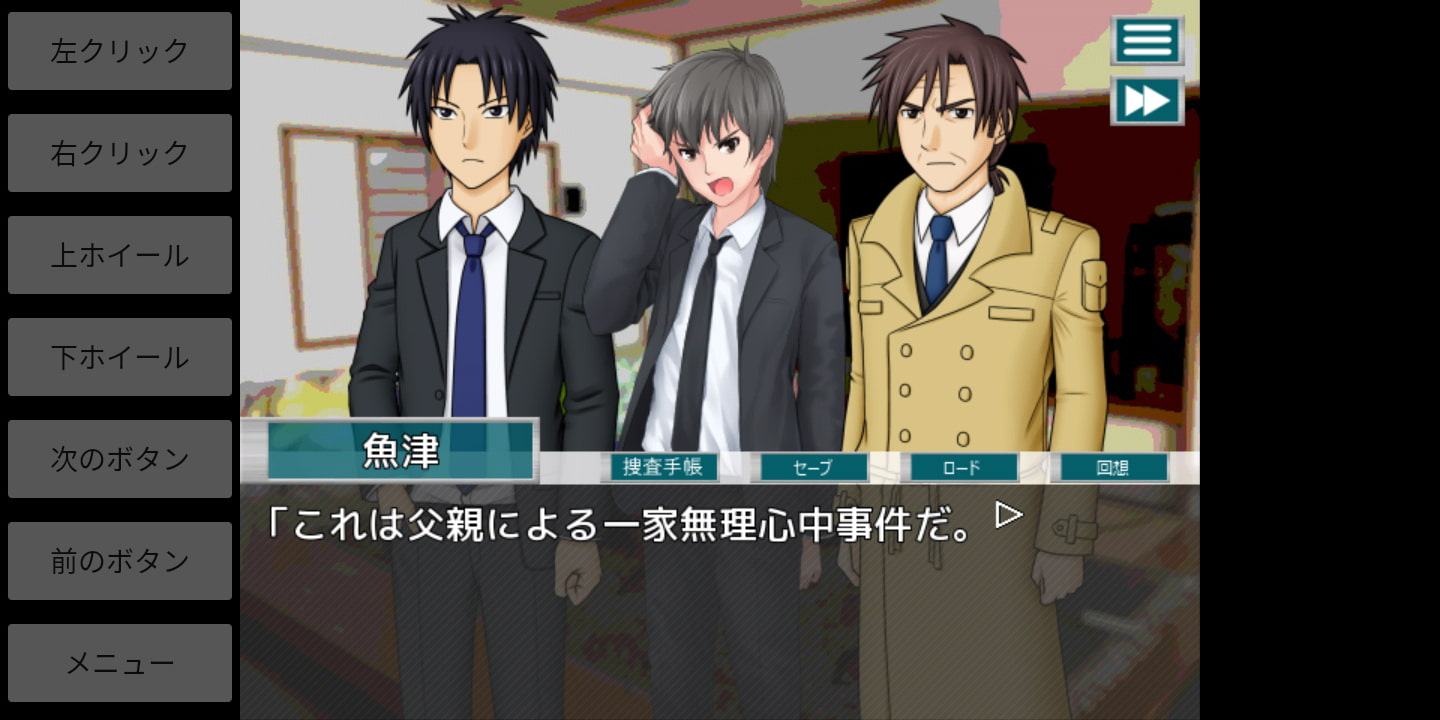Activate the 下ホイール button
Image resolution: width=1440 pixels, height=720 pixels.
click(x=120, y=357)
